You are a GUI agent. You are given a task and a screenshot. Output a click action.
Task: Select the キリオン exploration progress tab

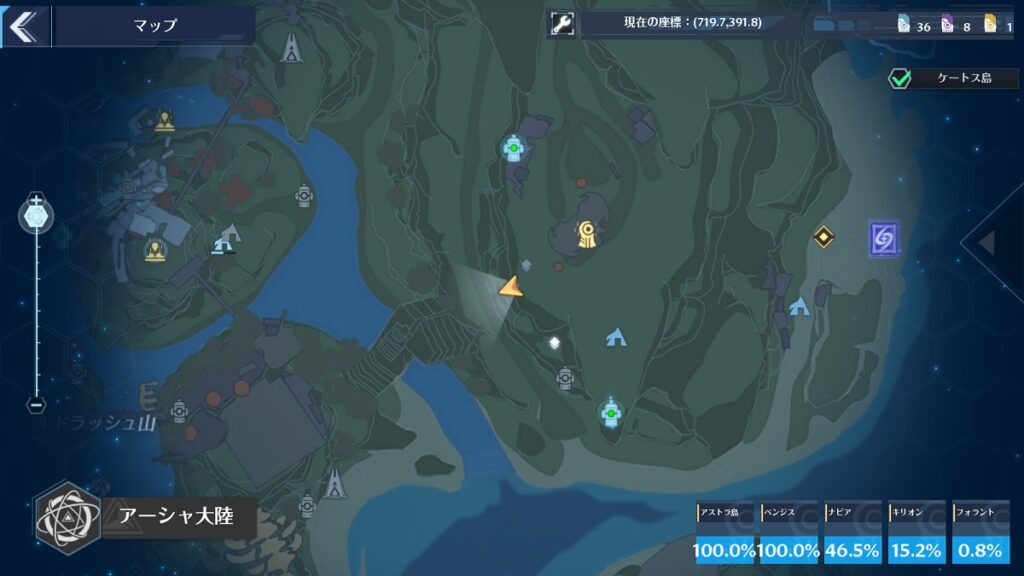point(917,533)
